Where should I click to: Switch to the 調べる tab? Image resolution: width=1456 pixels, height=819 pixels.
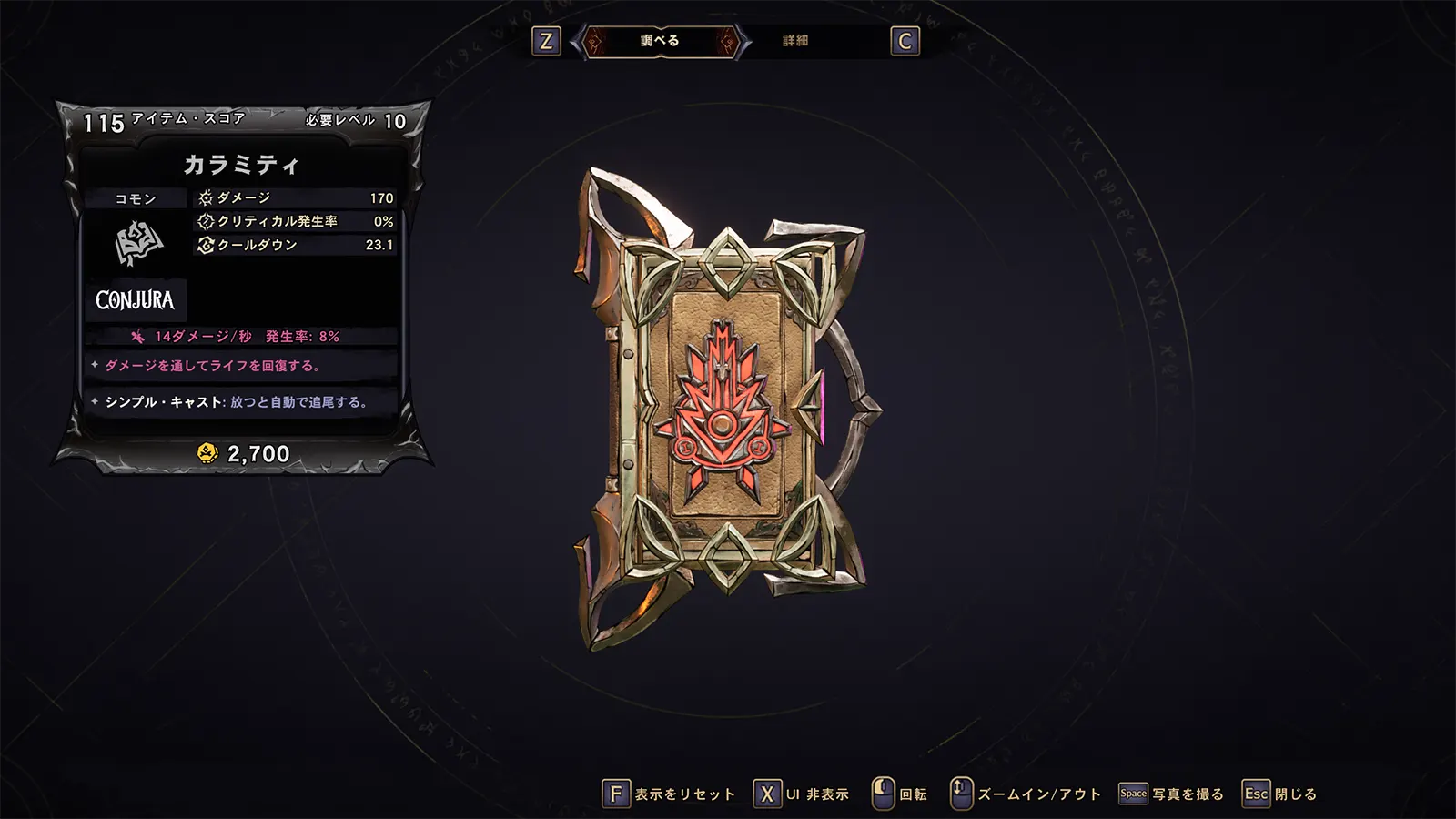coord(660,41)
